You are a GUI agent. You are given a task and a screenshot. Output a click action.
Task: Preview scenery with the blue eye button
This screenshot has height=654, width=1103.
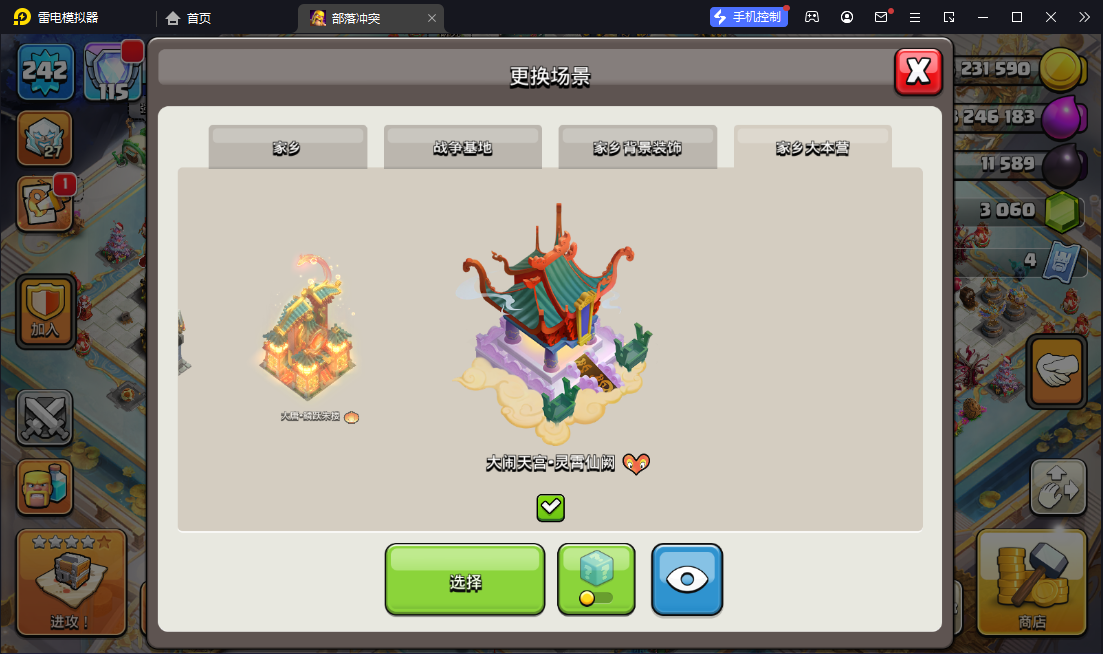click(687, 580)
